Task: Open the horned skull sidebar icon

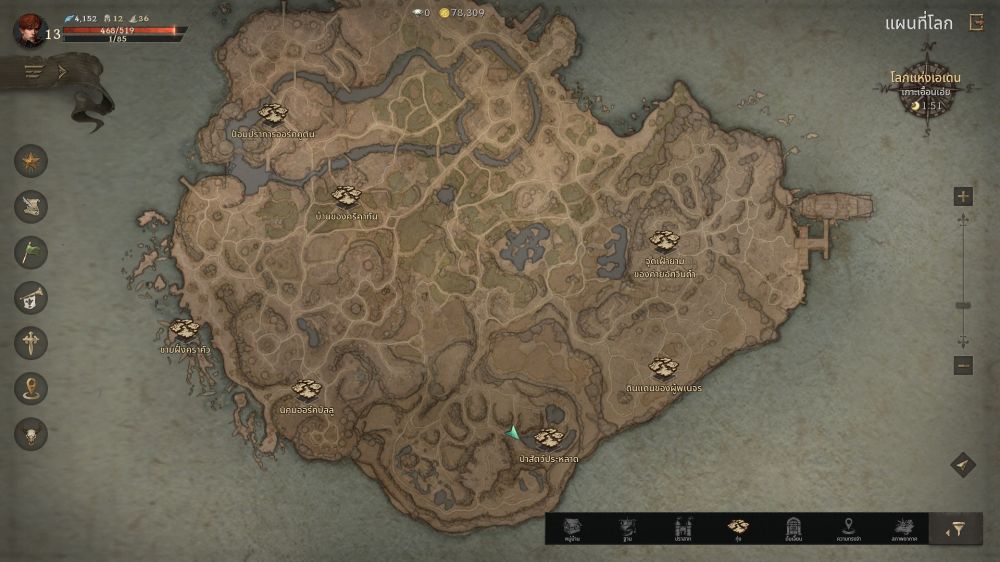Action: click(x=31, y=433)
